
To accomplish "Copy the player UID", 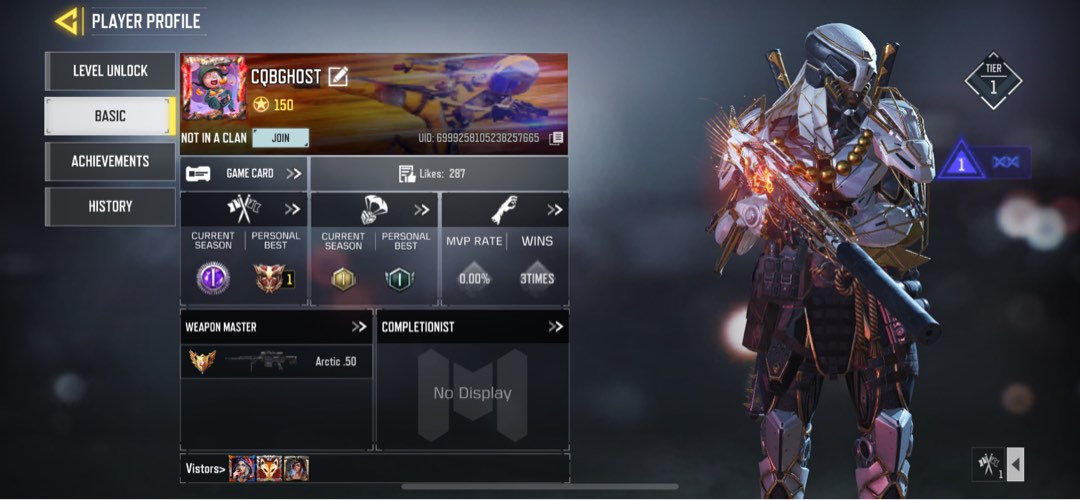I will 556,138.
